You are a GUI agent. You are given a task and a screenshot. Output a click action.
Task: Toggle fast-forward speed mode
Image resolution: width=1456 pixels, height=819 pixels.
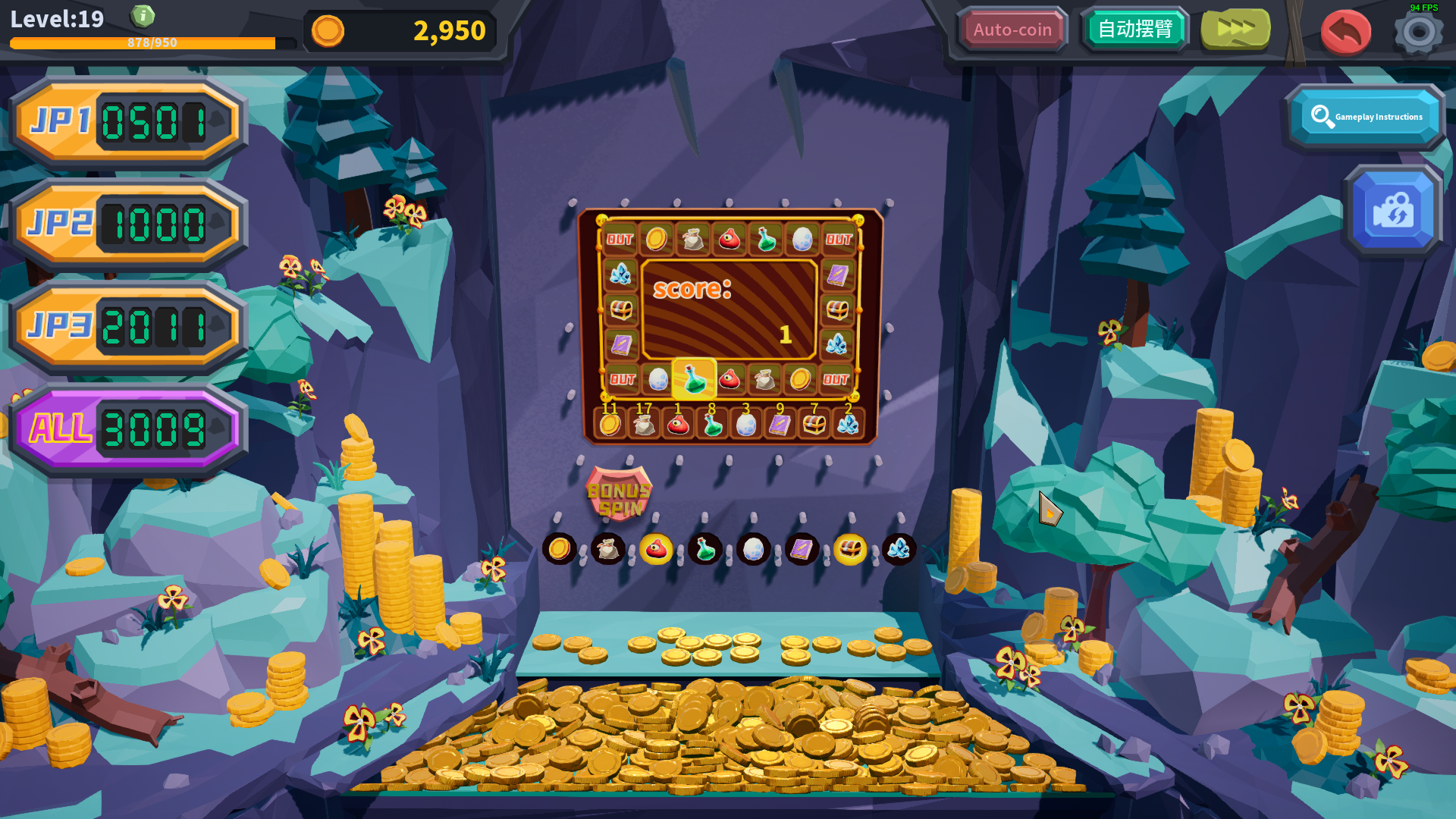point(1235,30)
